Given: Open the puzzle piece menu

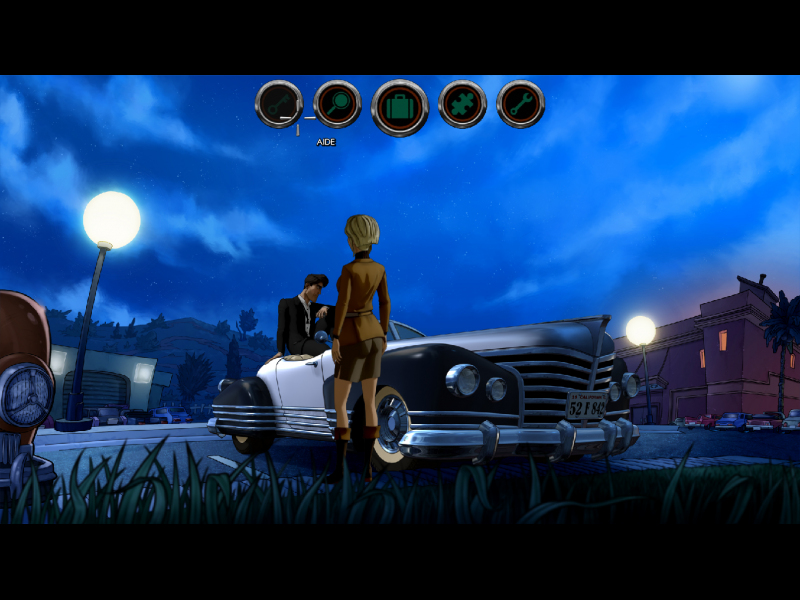Looking at the screenshot, I should (x=462, y=104).
